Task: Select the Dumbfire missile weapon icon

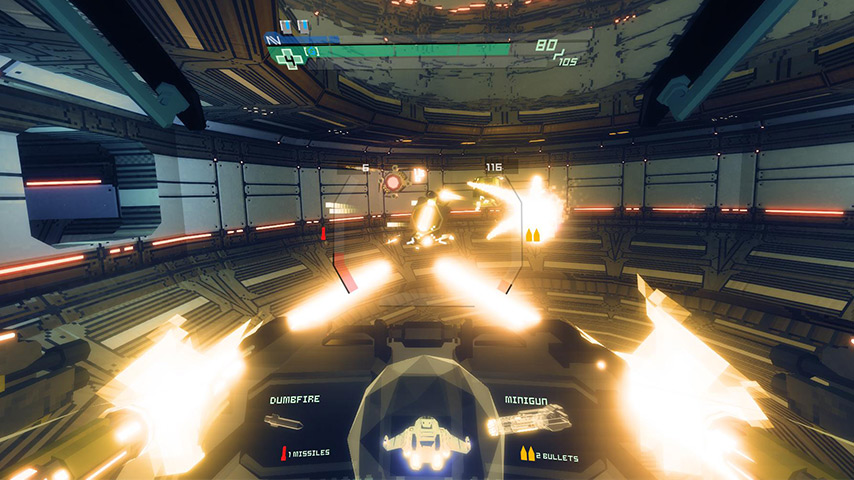Action: pyautogui.click(x=283, y=422)
